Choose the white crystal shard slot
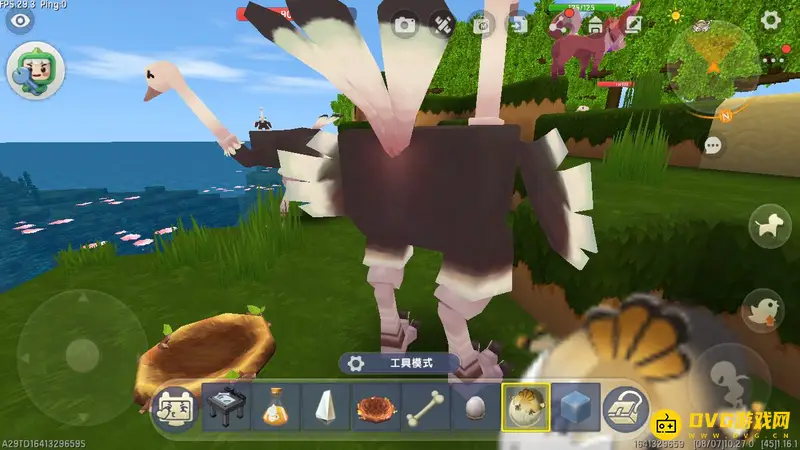Viewport: 800px width, 450px height. (324, 407)
